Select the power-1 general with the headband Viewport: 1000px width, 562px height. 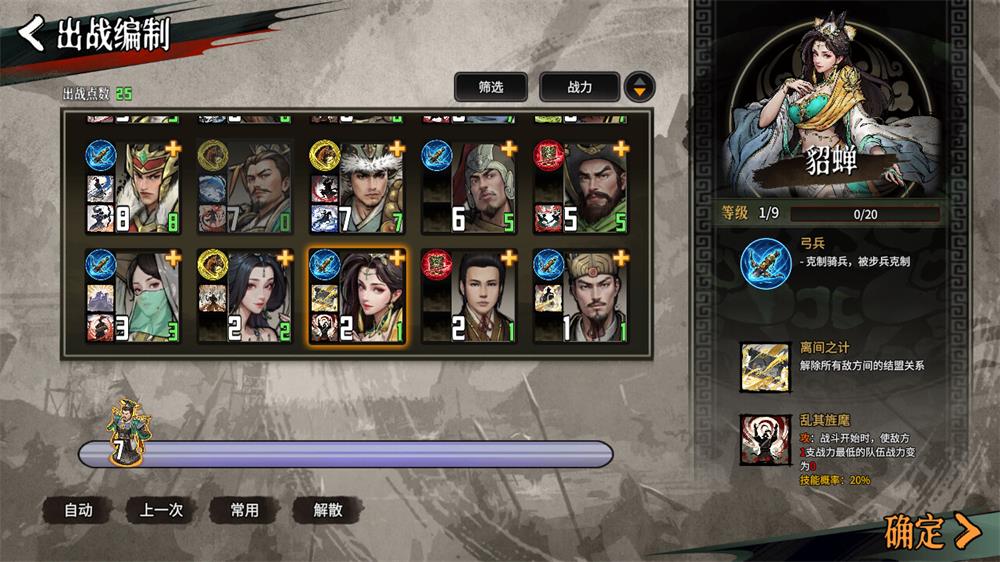pos(581,296)
